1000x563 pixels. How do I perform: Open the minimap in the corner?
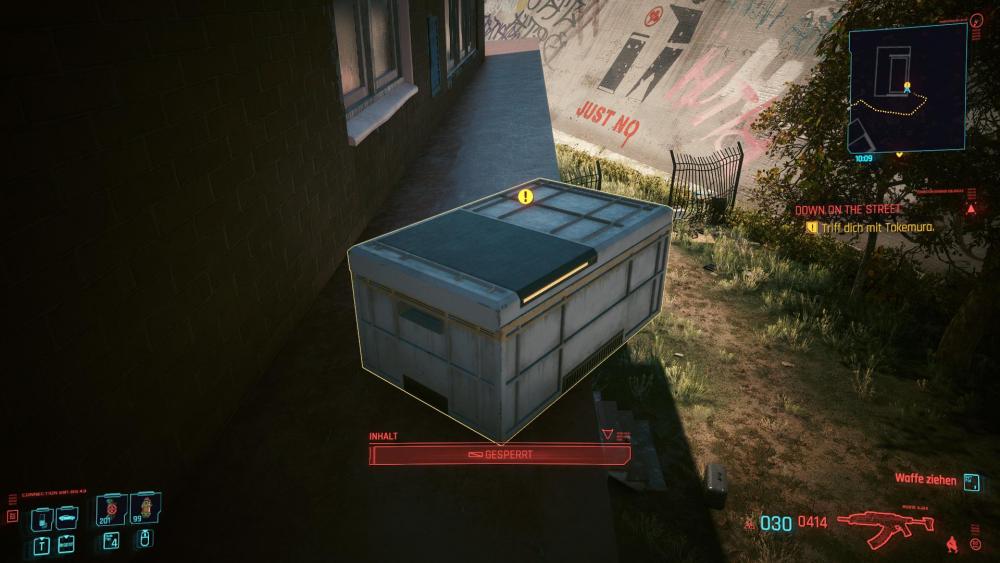[907, 88]
